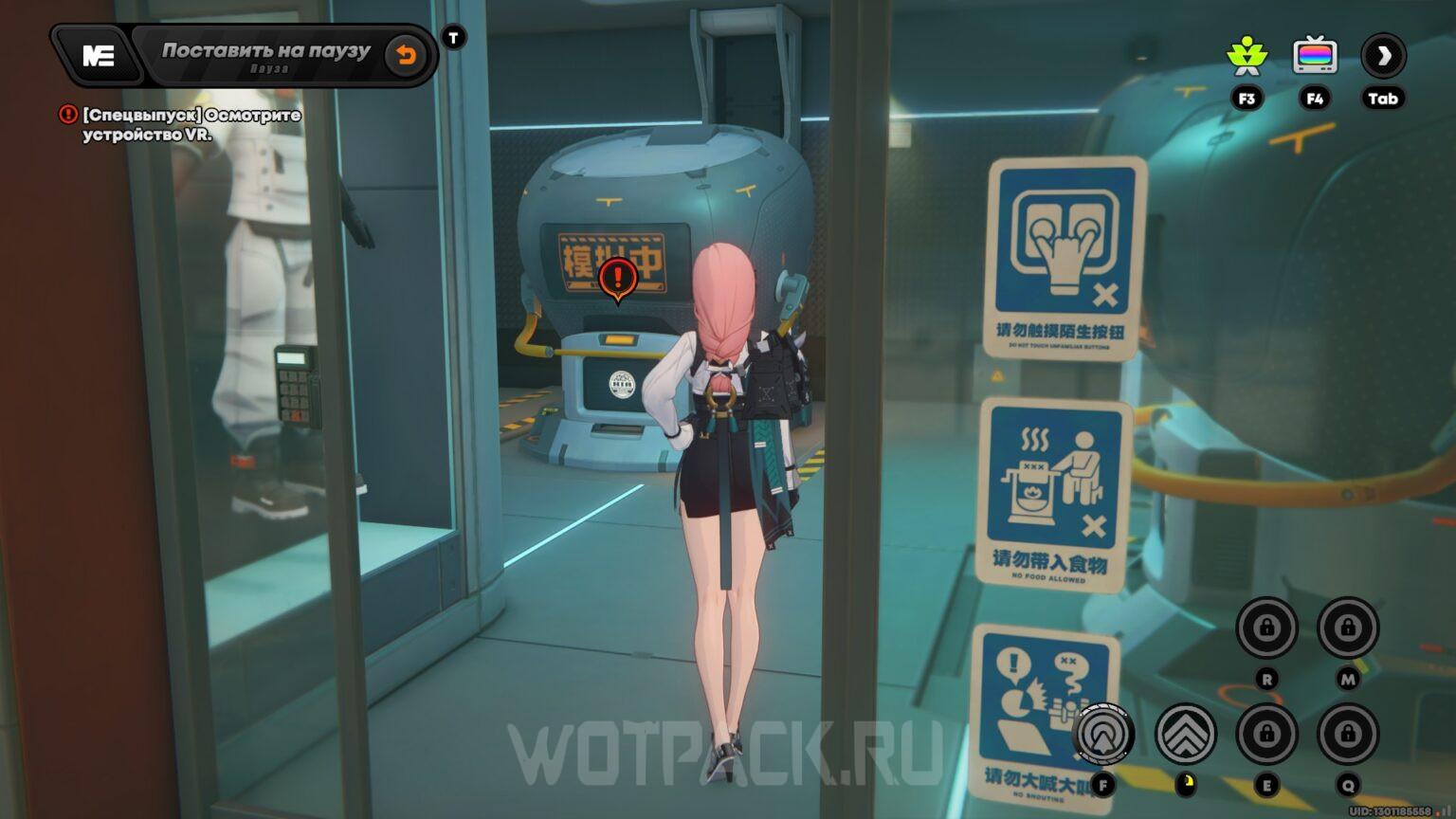
Task: Expand the side menu via the Tab chevron
Action: point(1382,56)
